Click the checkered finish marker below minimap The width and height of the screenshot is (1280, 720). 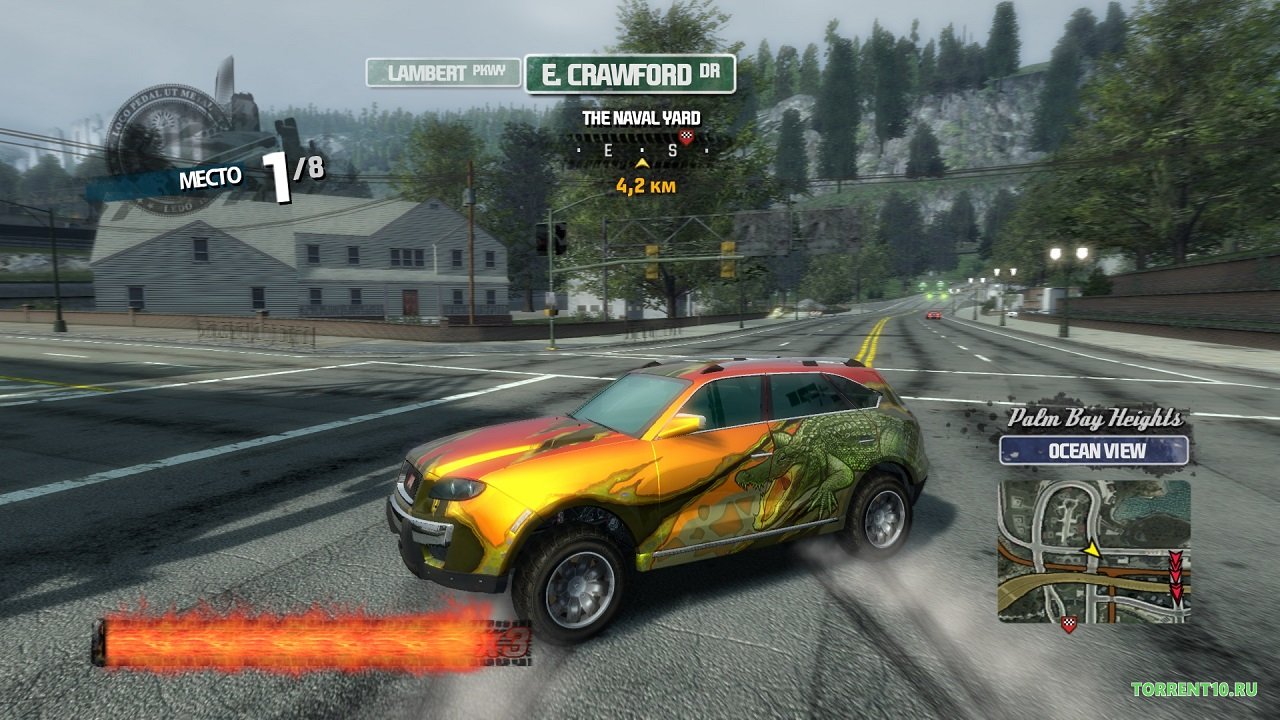(1069, 626)
